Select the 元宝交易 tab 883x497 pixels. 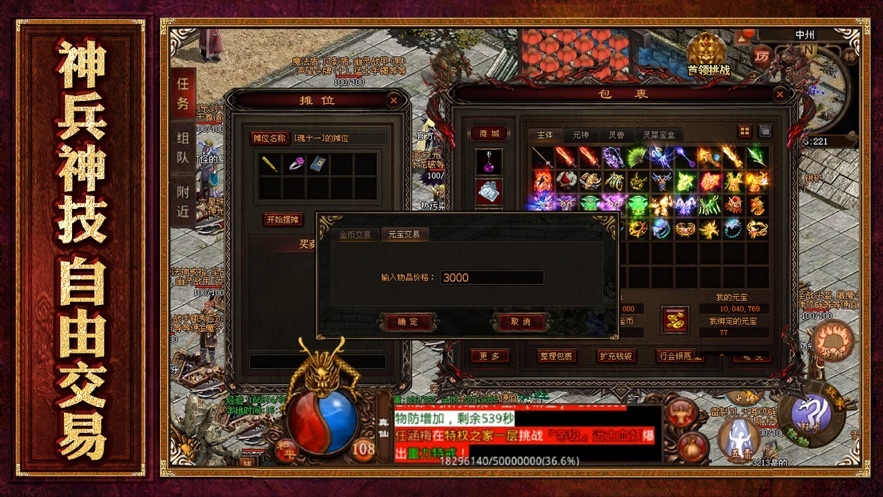(x=404, y=234)
